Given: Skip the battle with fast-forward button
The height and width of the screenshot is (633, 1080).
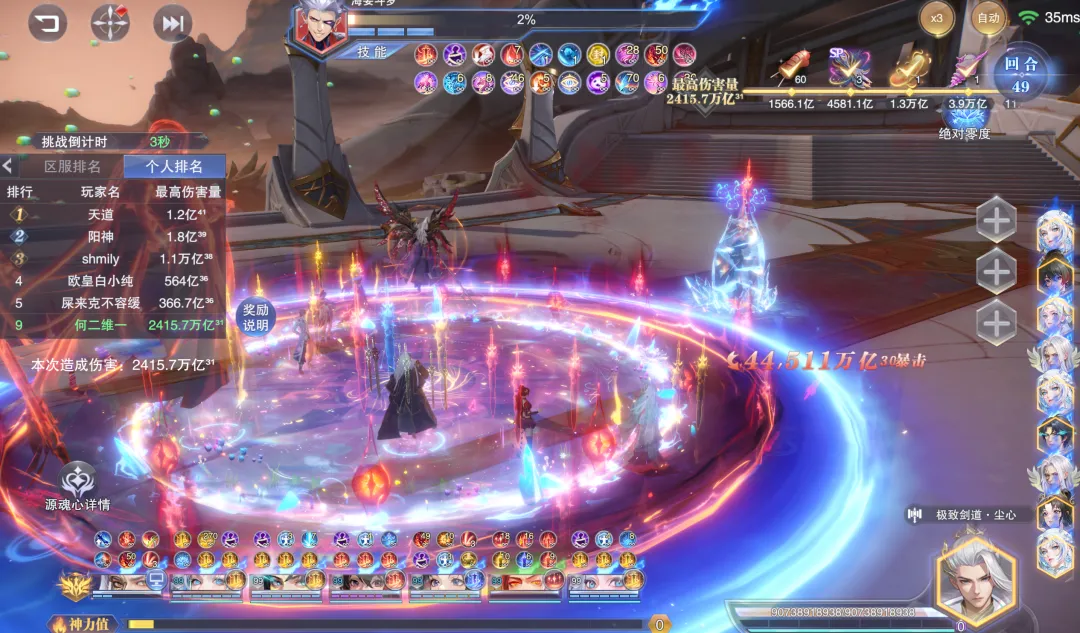Looking at the screenshot, I should pyautogui.click(x=173, y=23).
